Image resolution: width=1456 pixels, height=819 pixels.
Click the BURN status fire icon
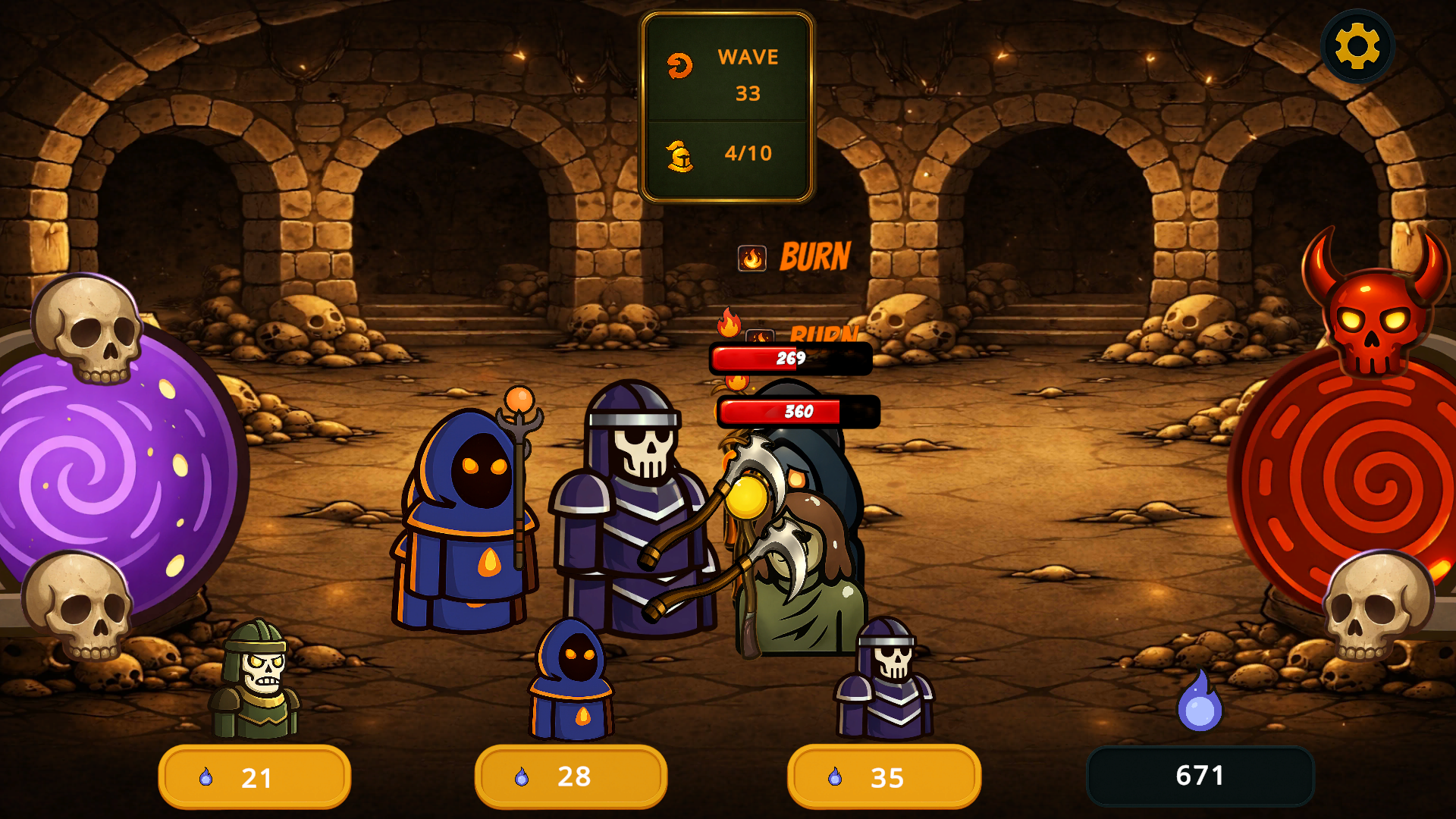752,258
